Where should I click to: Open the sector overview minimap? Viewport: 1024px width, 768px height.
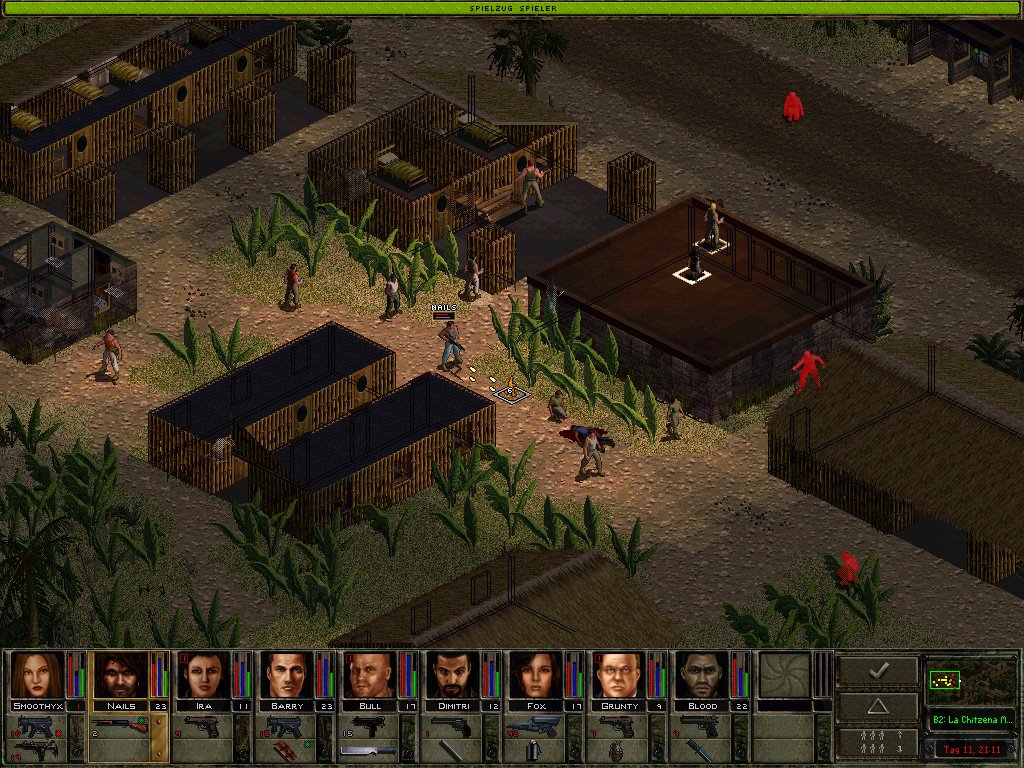tap(972, 681)
